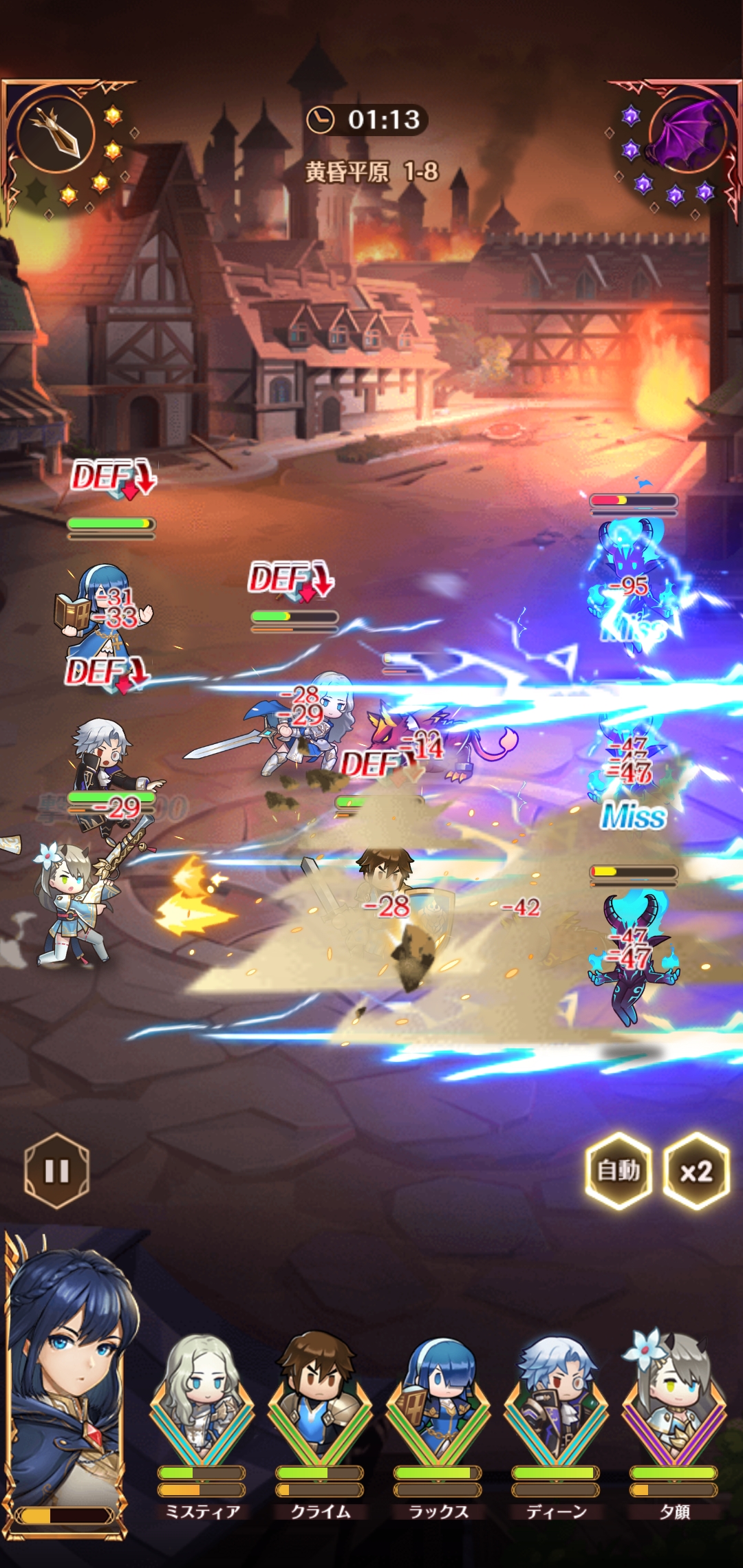Toggle the 自動 auto-battle button

coord(618,1170)
